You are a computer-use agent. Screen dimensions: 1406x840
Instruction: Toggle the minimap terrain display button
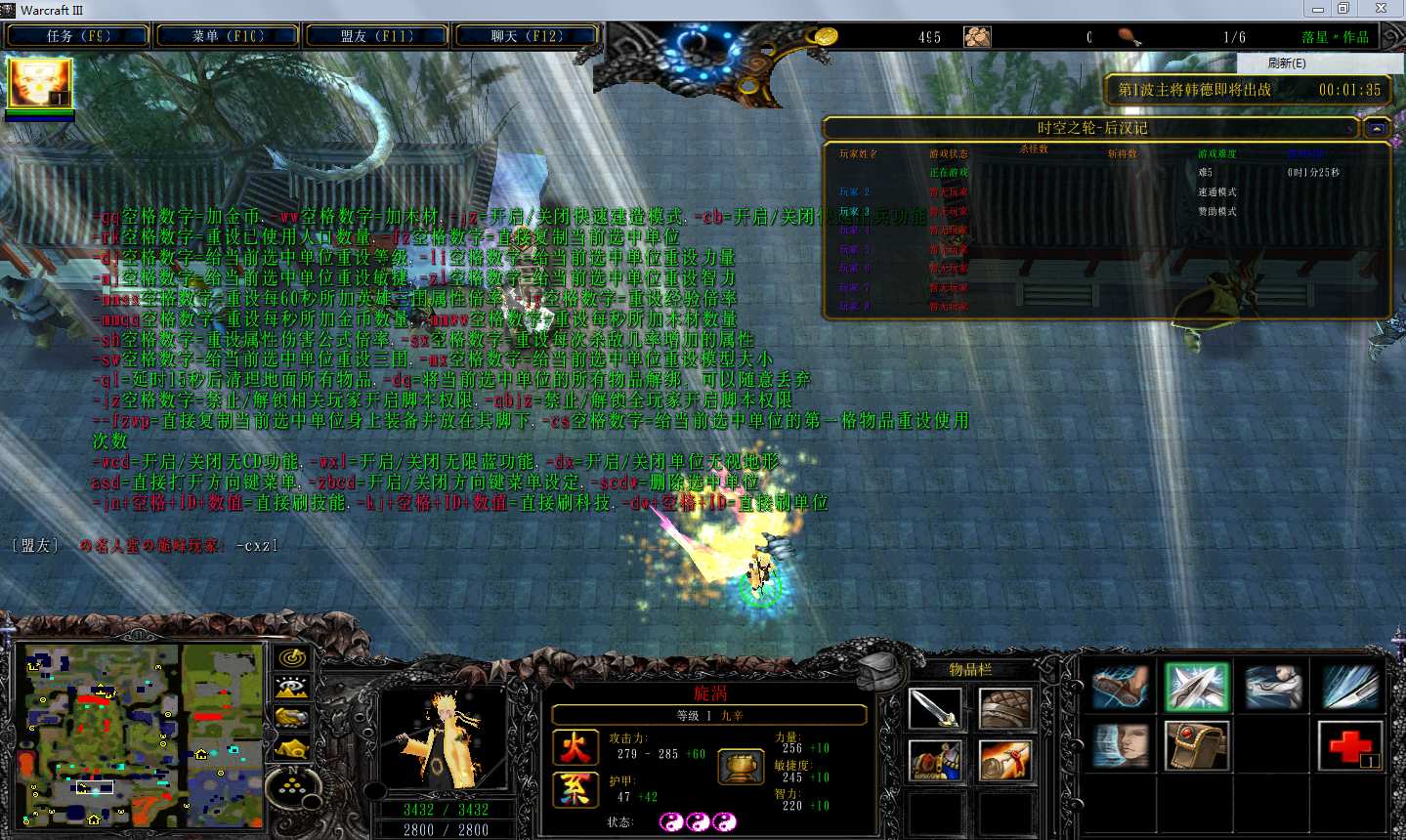(292, 688)
